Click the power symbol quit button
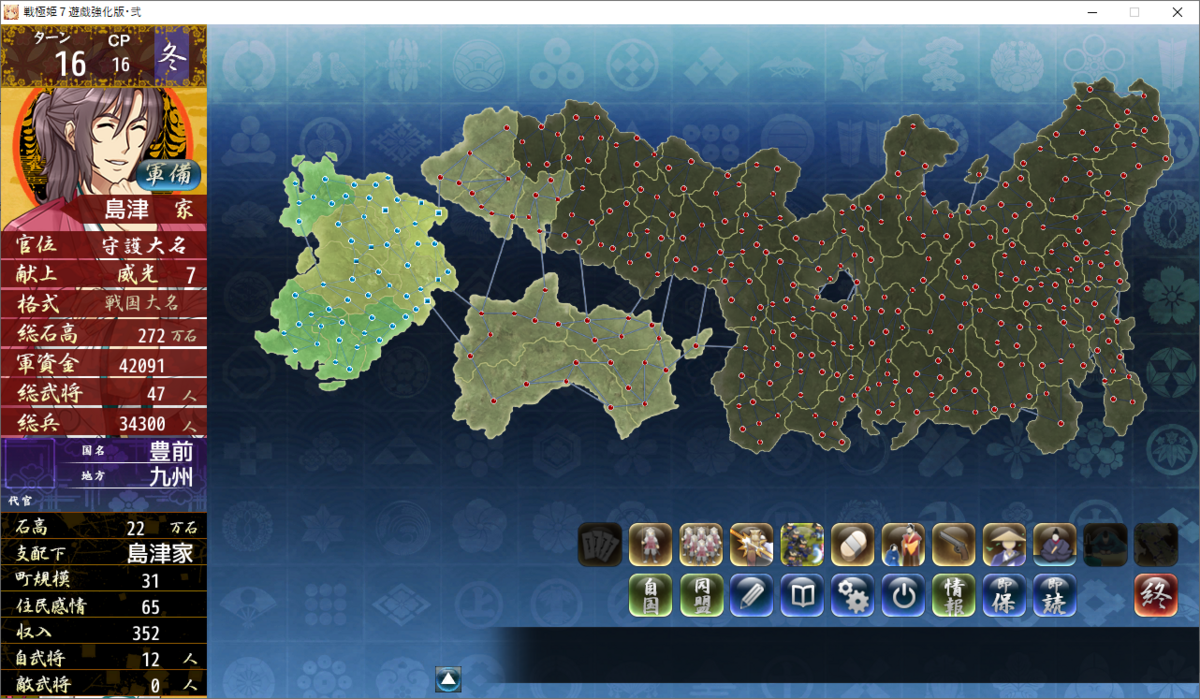Viewport: 1200px width, 699px height. coord(903,595)
